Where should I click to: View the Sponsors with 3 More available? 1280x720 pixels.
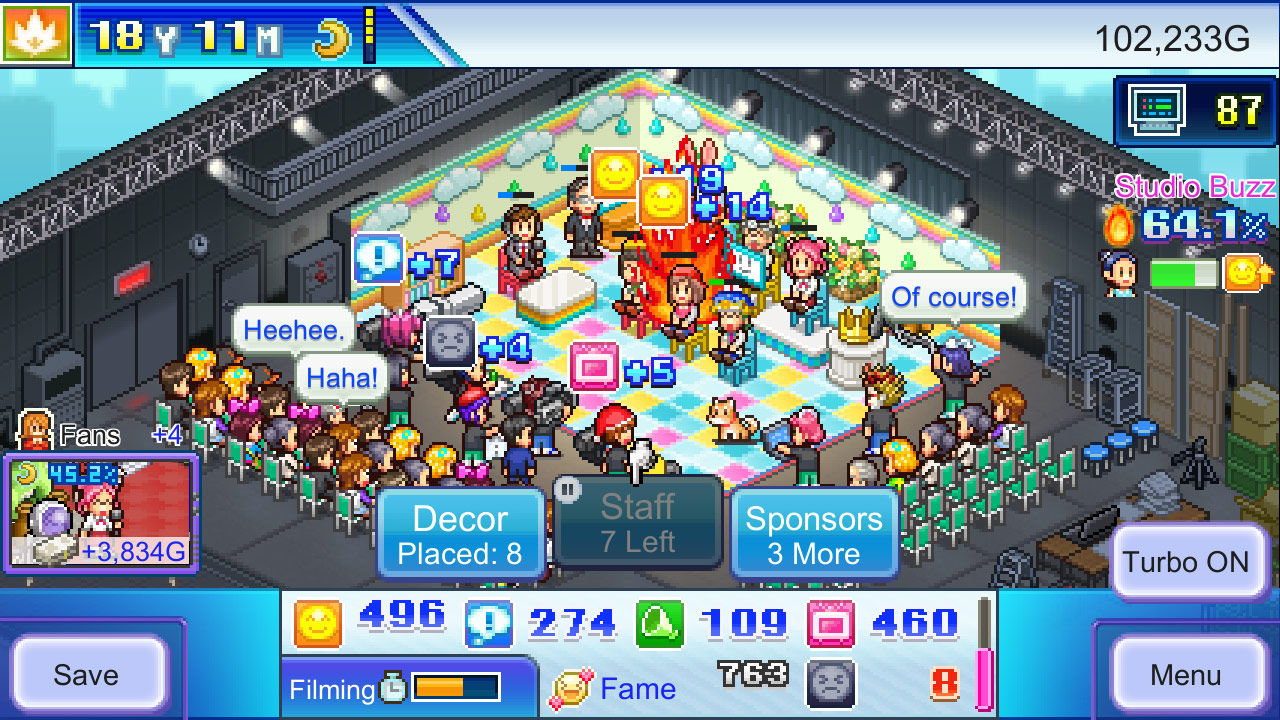[x=815, y=533]
